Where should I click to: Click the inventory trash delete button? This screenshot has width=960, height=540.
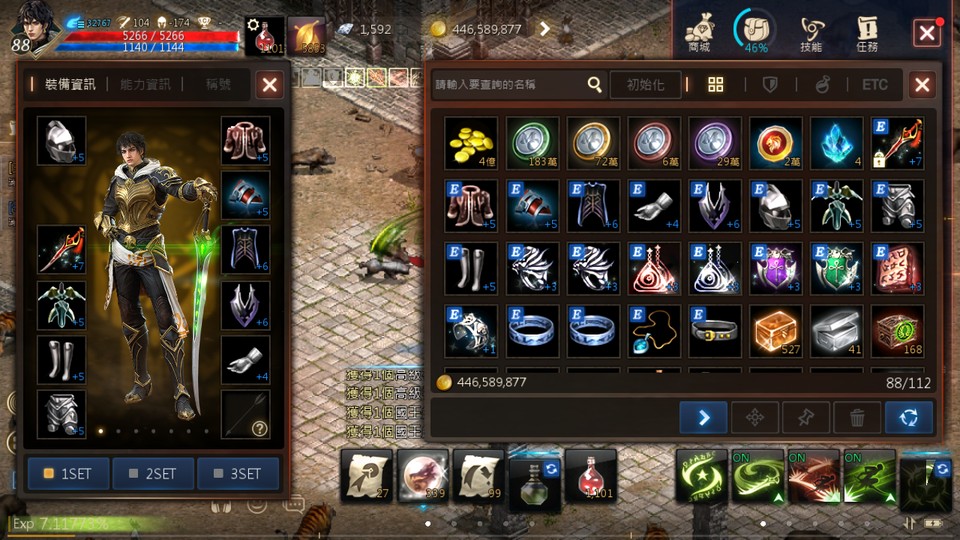pyautogui.click(x=857, y=418)
